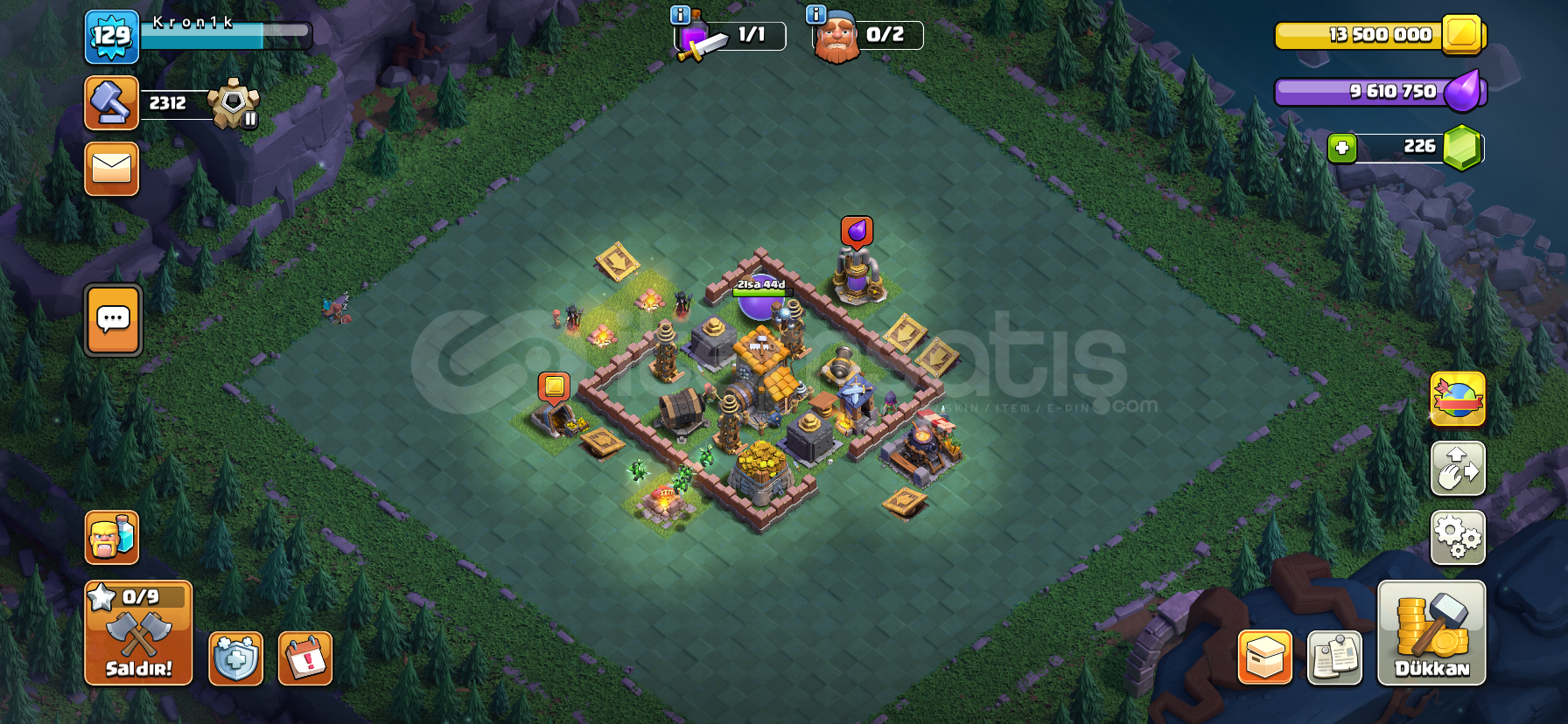Open the builder menu showing 2312
Viewport: 1568px width, 724px height.
click(x=110, y=102)
